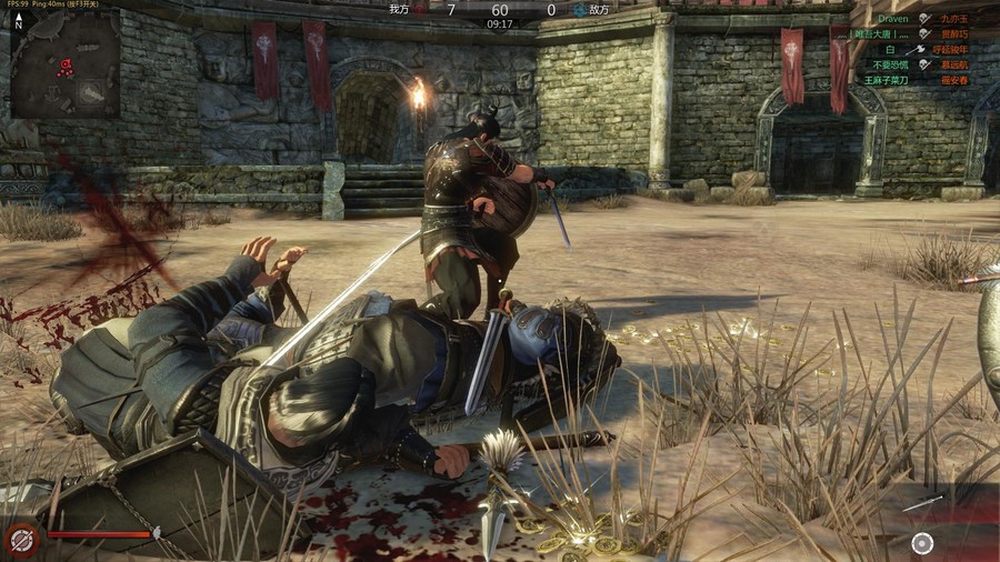
Task: Click the north compass marker on minimap
Action: click(x=17, y=22)
